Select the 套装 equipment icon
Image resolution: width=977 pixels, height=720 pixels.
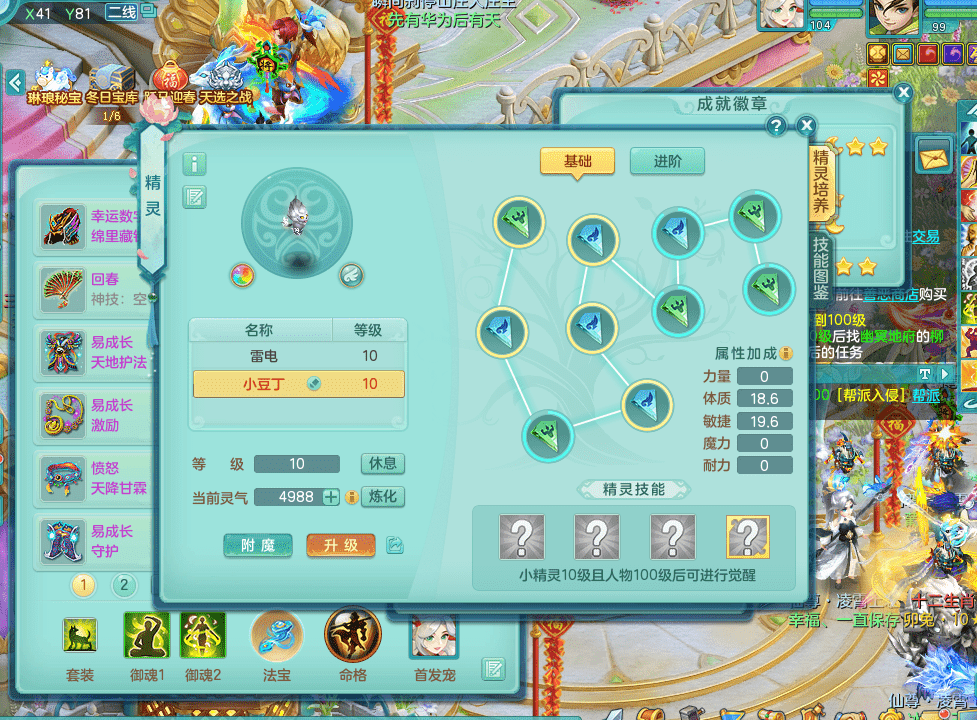tap(80, 637)
